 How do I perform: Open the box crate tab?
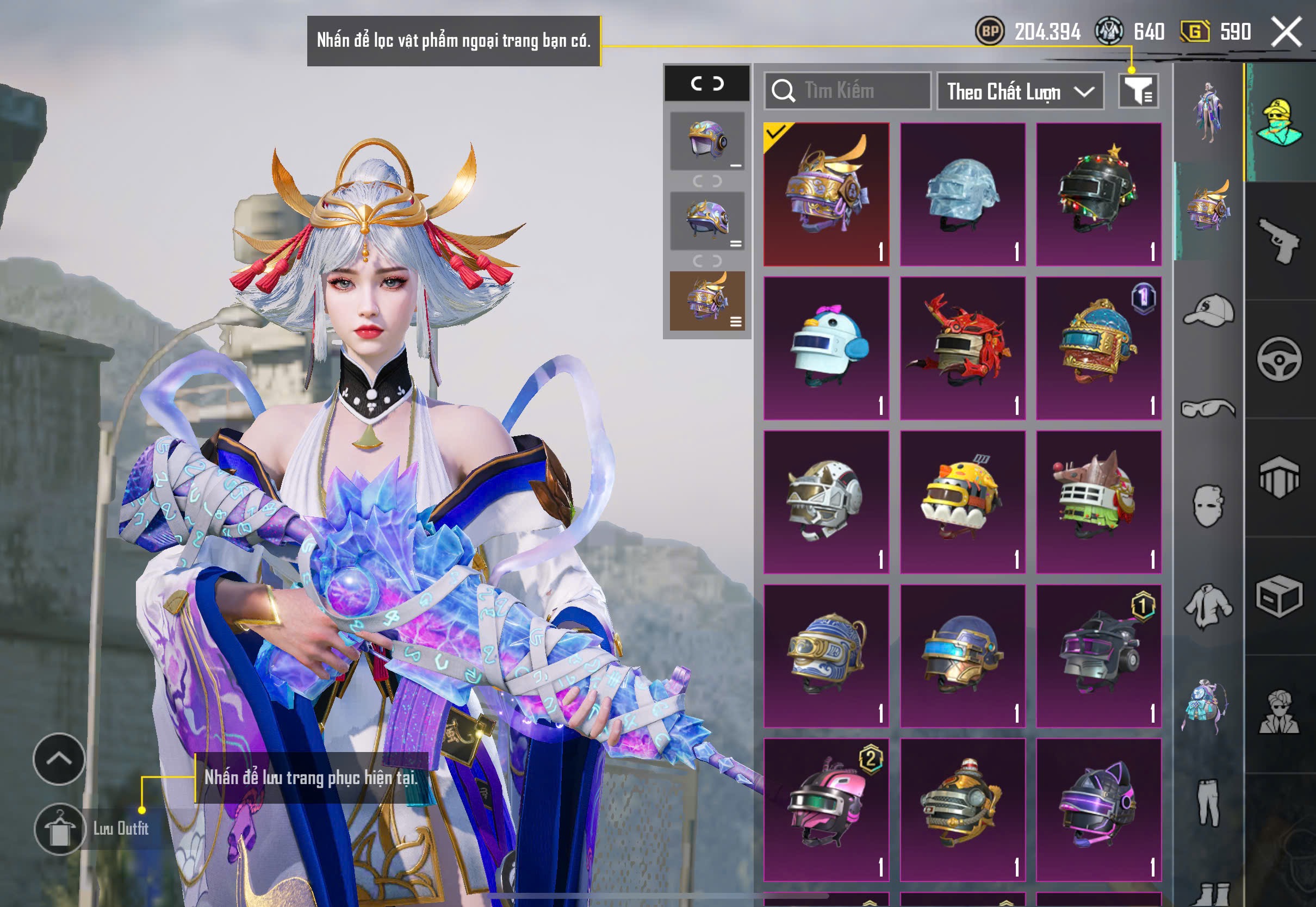click(x=1280, y=597)
